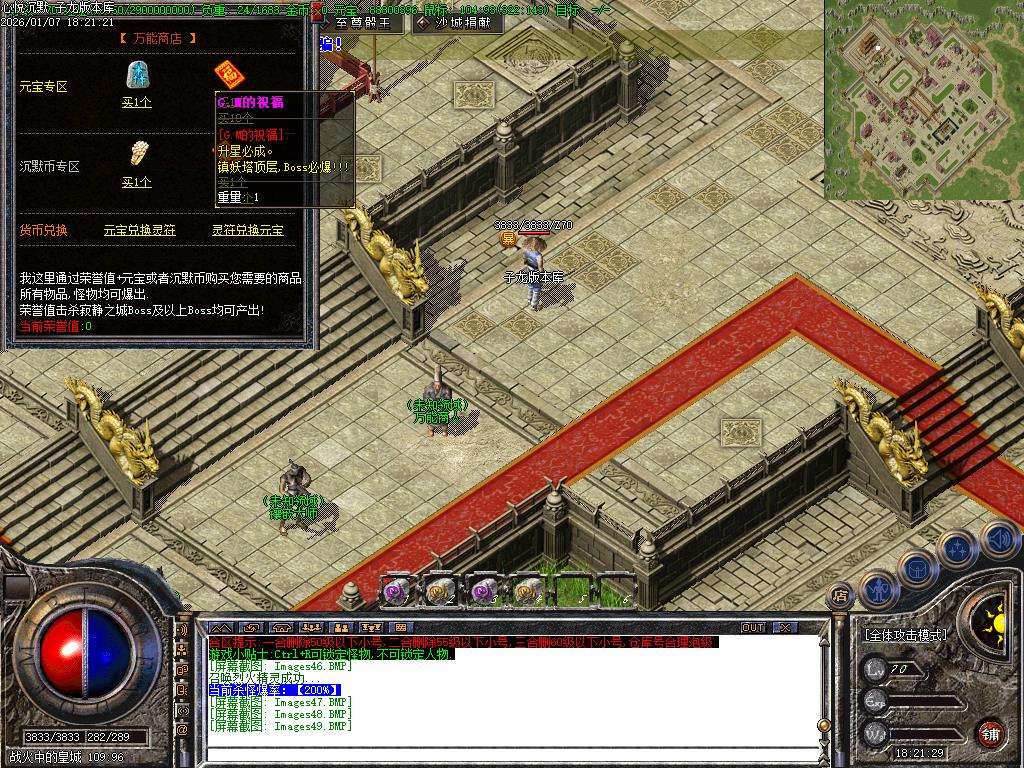The height and width of the screenshot is (768, 1024).
Task: Buy one blue rune stone with Yuanbao
Action: 136,102
